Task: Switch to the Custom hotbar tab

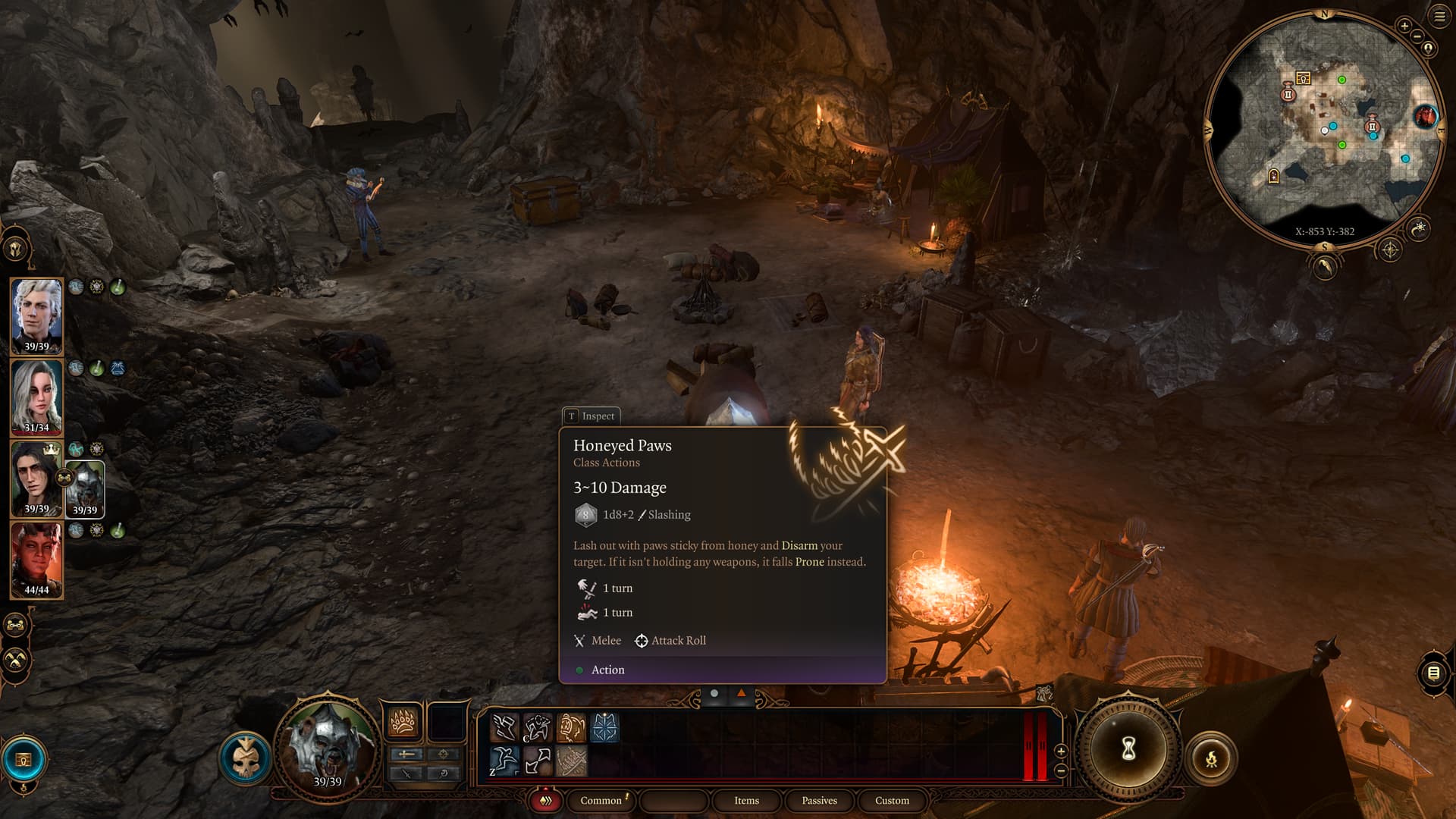Action: 892,801
